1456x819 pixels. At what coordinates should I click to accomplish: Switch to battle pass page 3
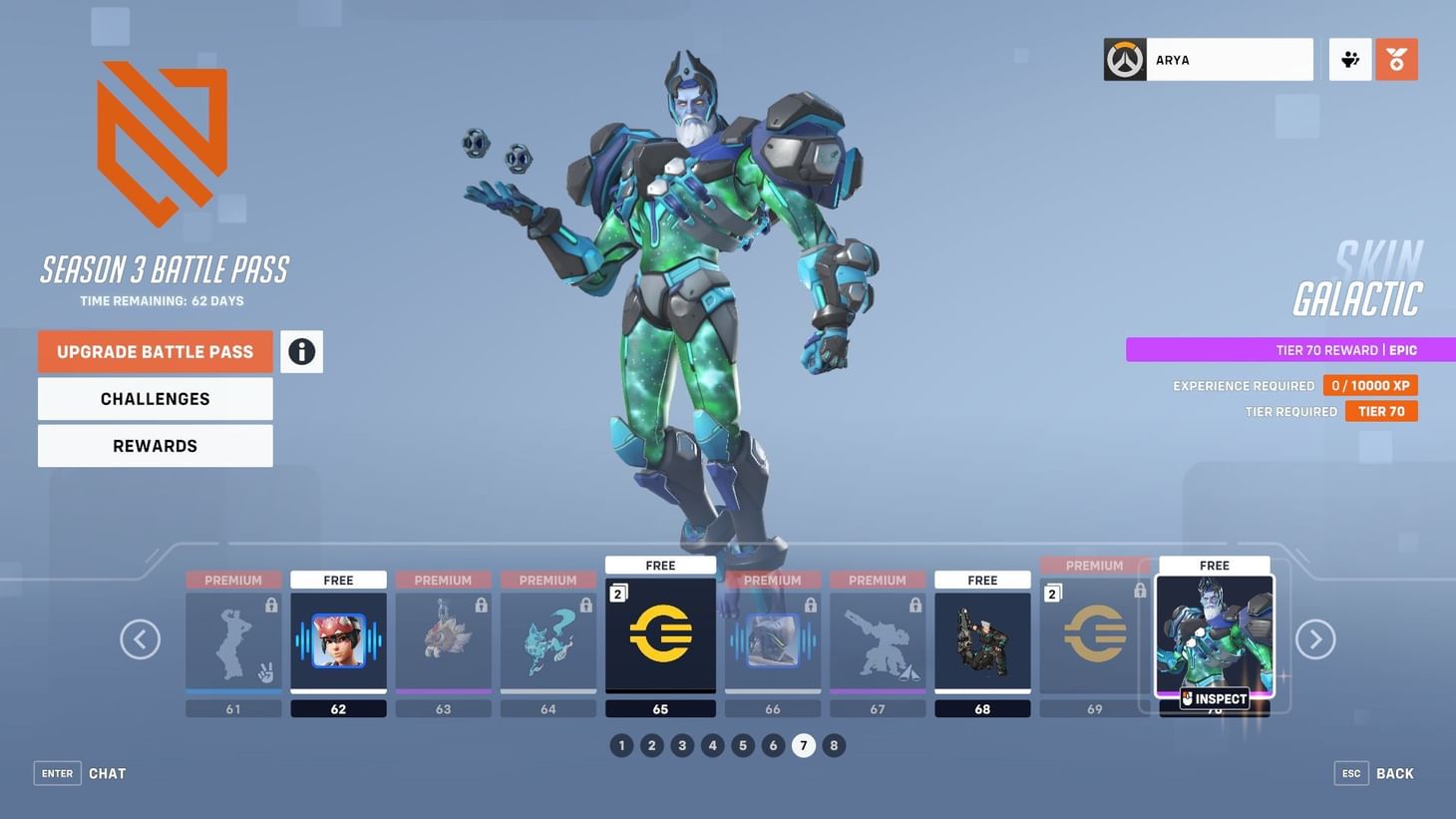point(682,744)
